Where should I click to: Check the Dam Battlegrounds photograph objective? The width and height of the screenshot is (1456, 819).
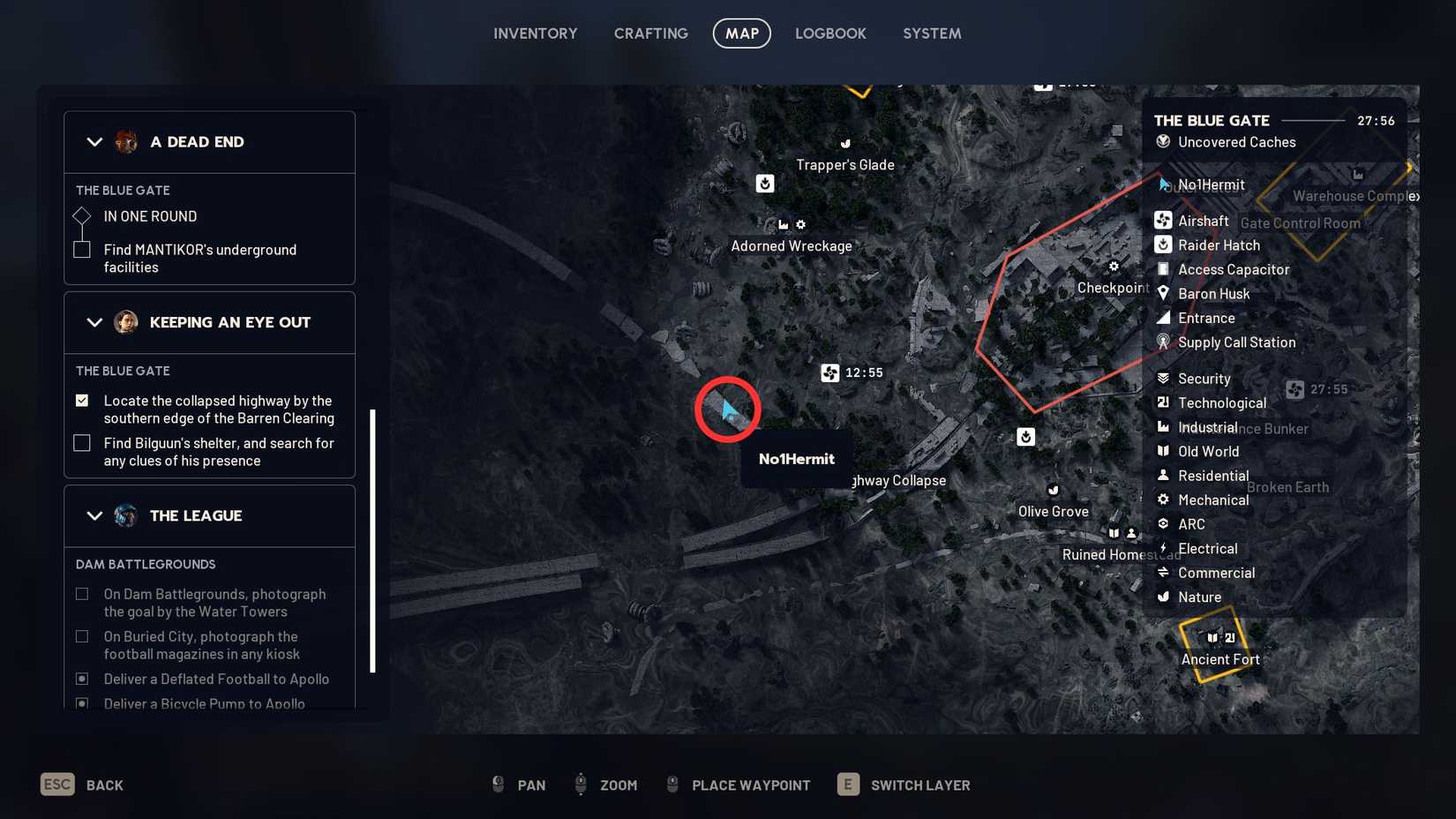(82, 594)
